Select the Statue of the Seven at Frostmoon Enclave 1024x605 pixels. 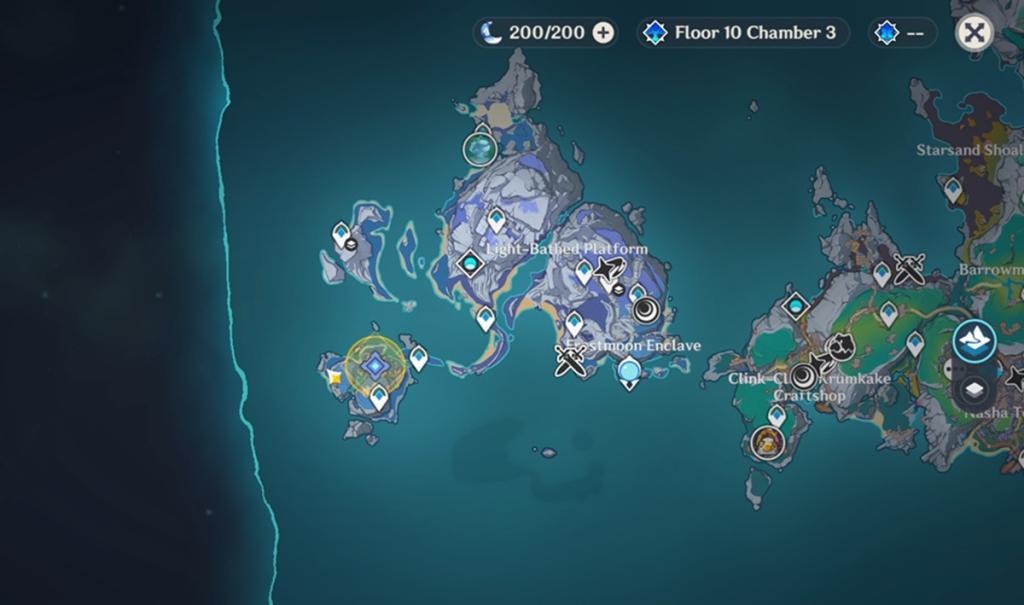tap(629, 374)
